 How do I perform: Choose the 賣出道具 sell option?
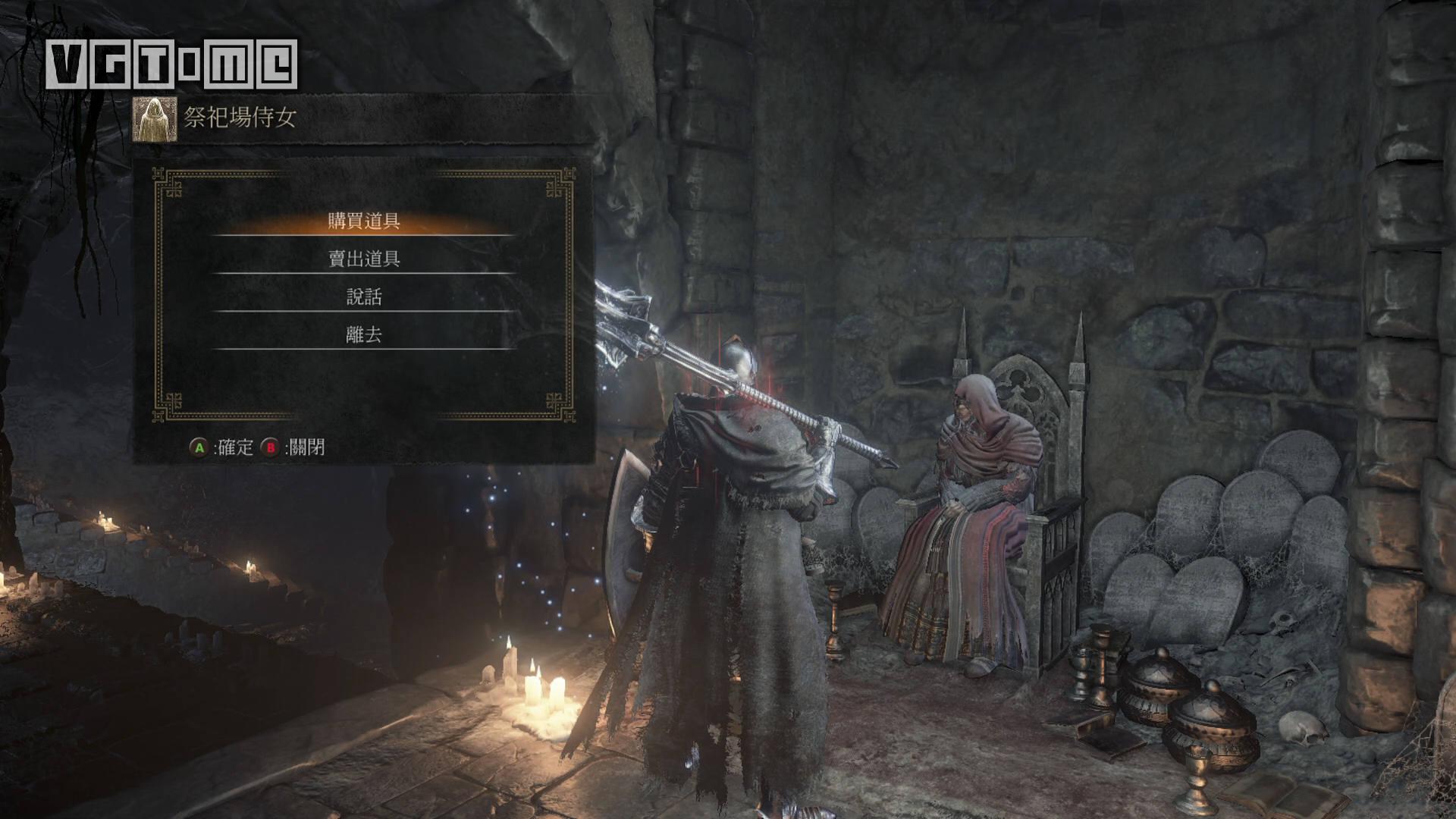click(364, 259)
